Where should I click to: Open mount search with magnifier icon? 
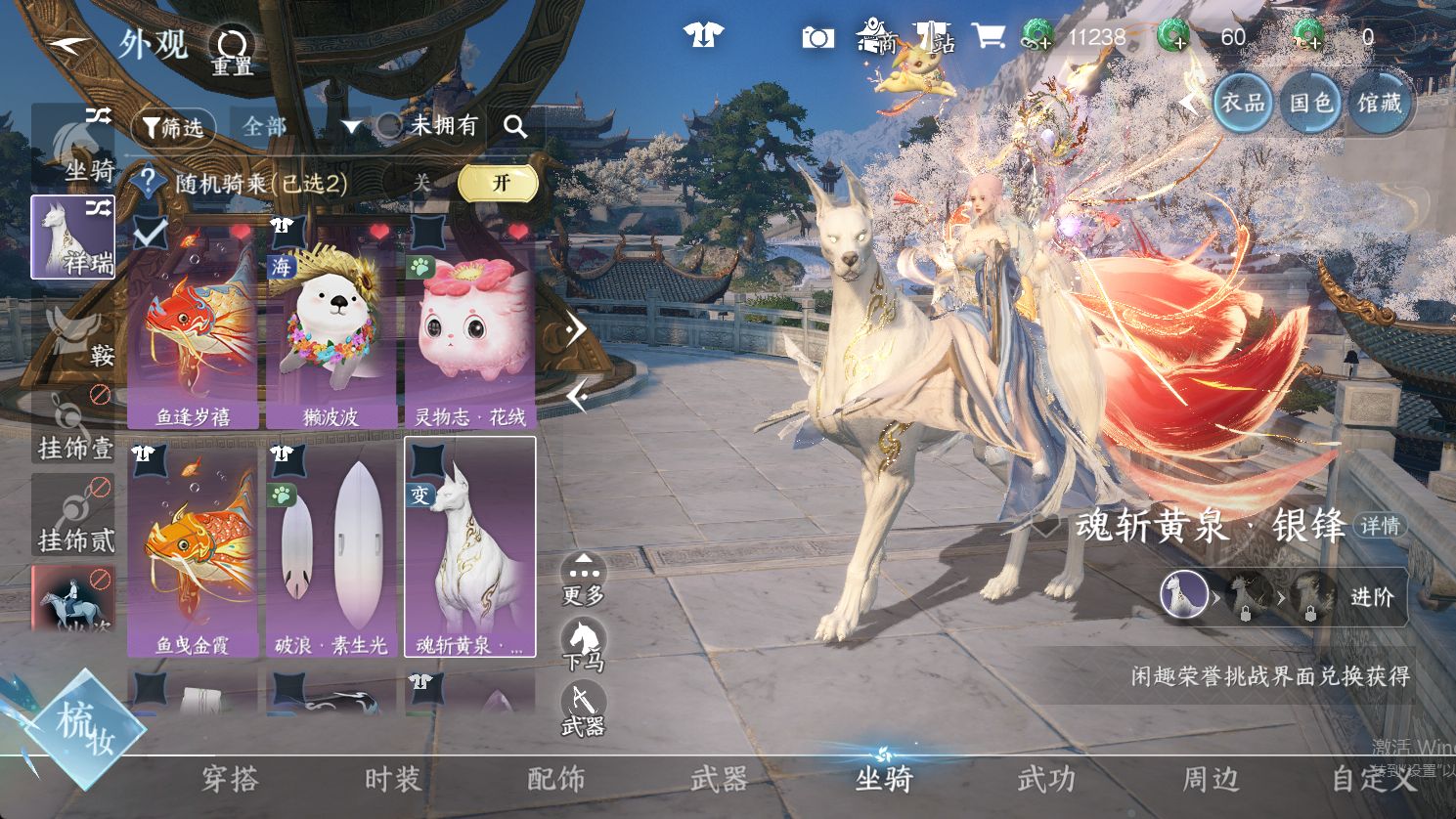tap(515, 126)
